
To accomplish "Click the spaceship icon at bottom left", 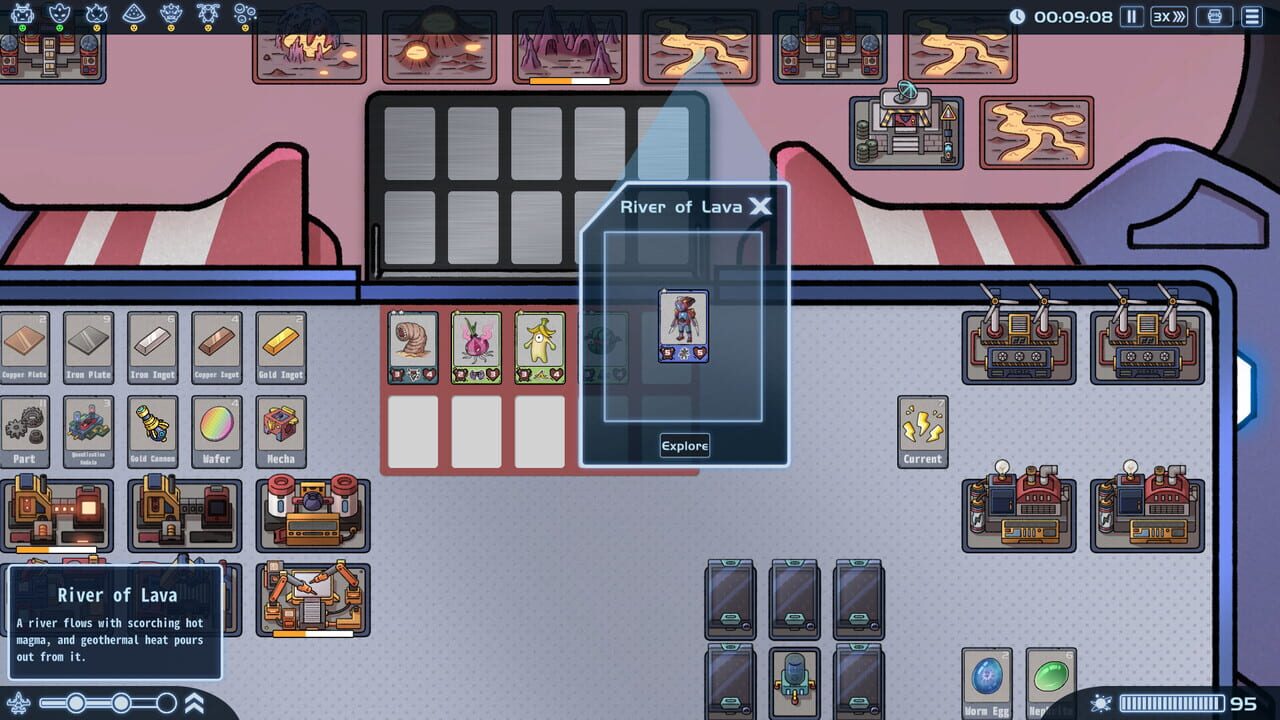I will (18, 701).
